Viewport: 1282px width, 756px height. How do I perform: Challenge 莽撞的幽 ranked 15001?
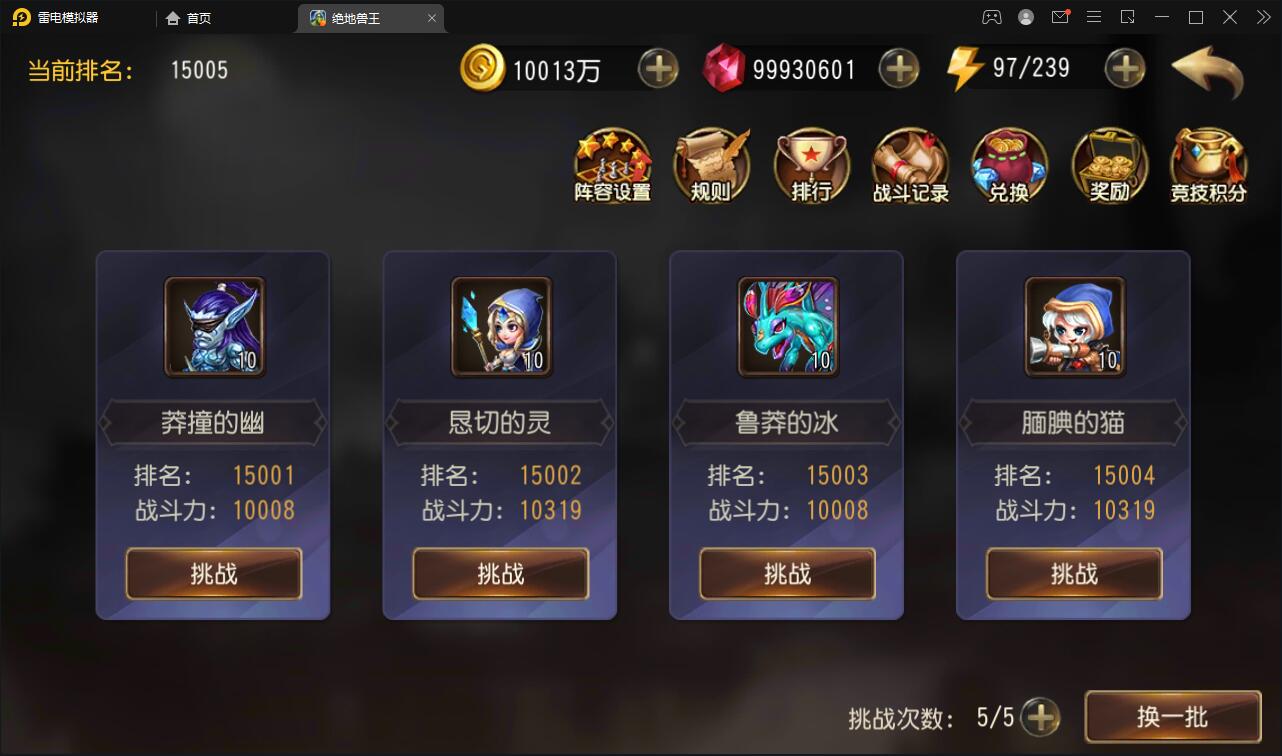(x=212, y=573)
